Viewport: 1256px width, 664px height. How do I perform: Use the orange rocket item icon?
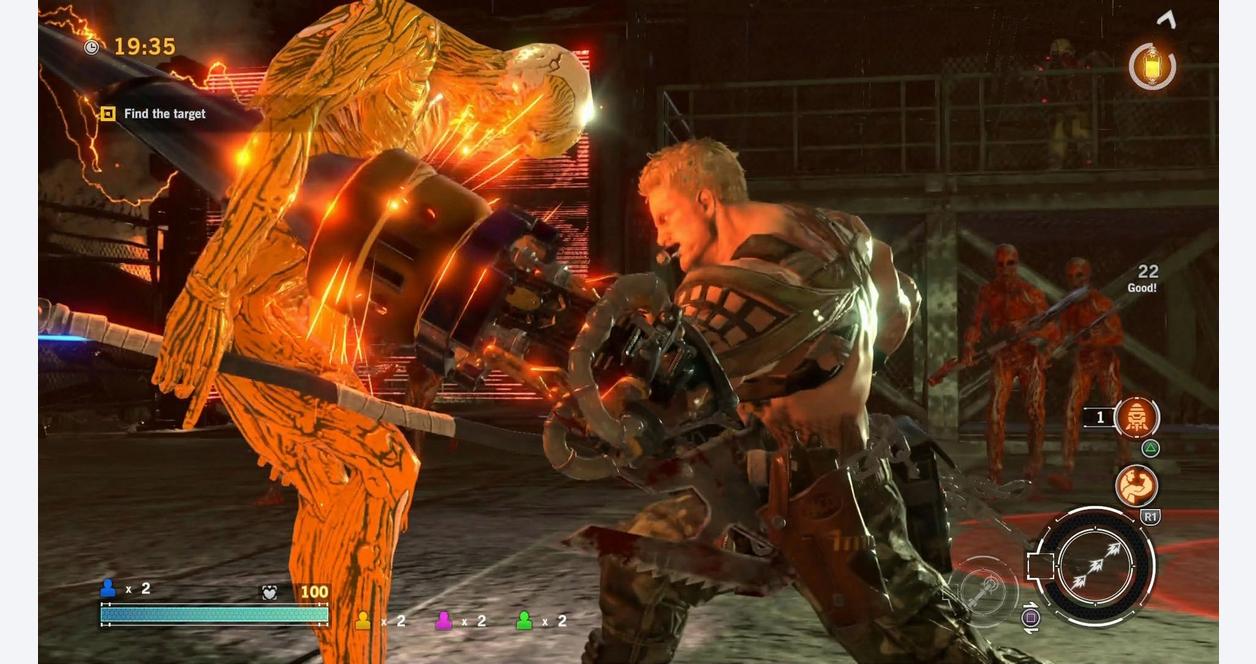pos(1136,417)
